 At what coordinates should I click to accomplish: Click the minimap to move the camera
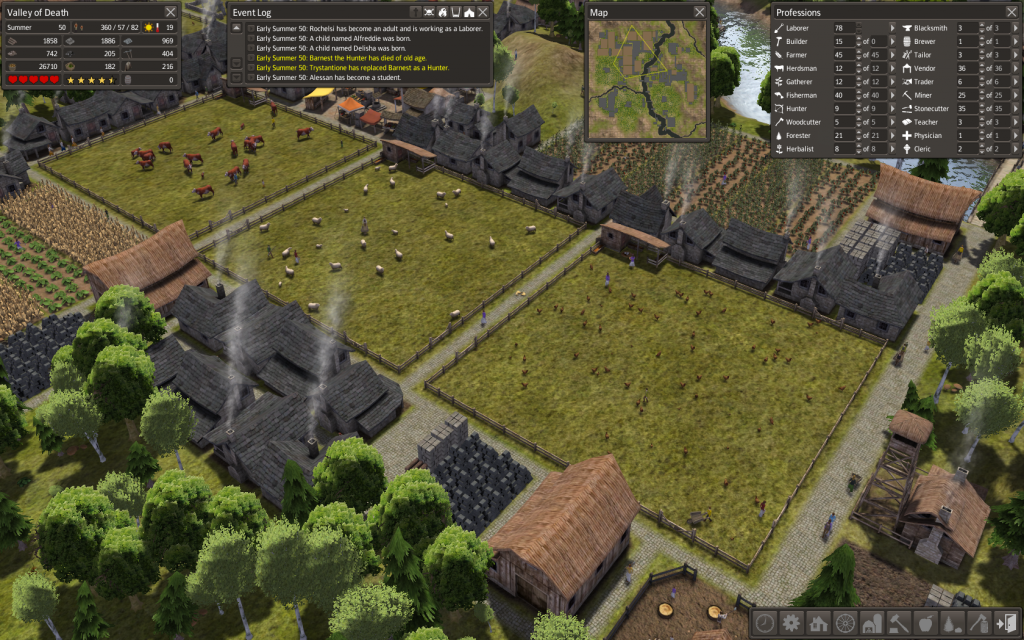[646, 80]
